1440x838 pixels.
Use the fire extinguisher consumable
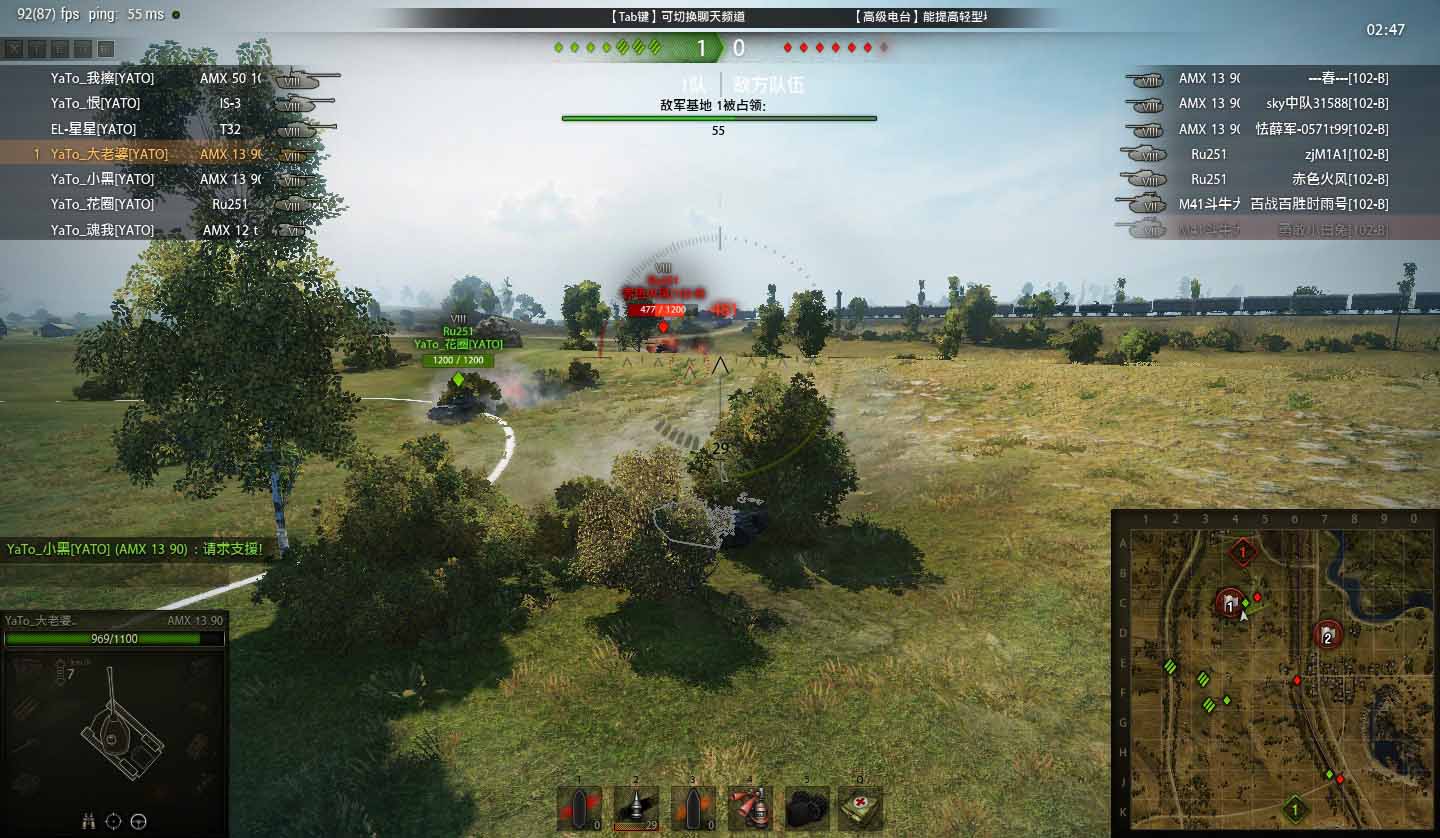tap(749, 809)
